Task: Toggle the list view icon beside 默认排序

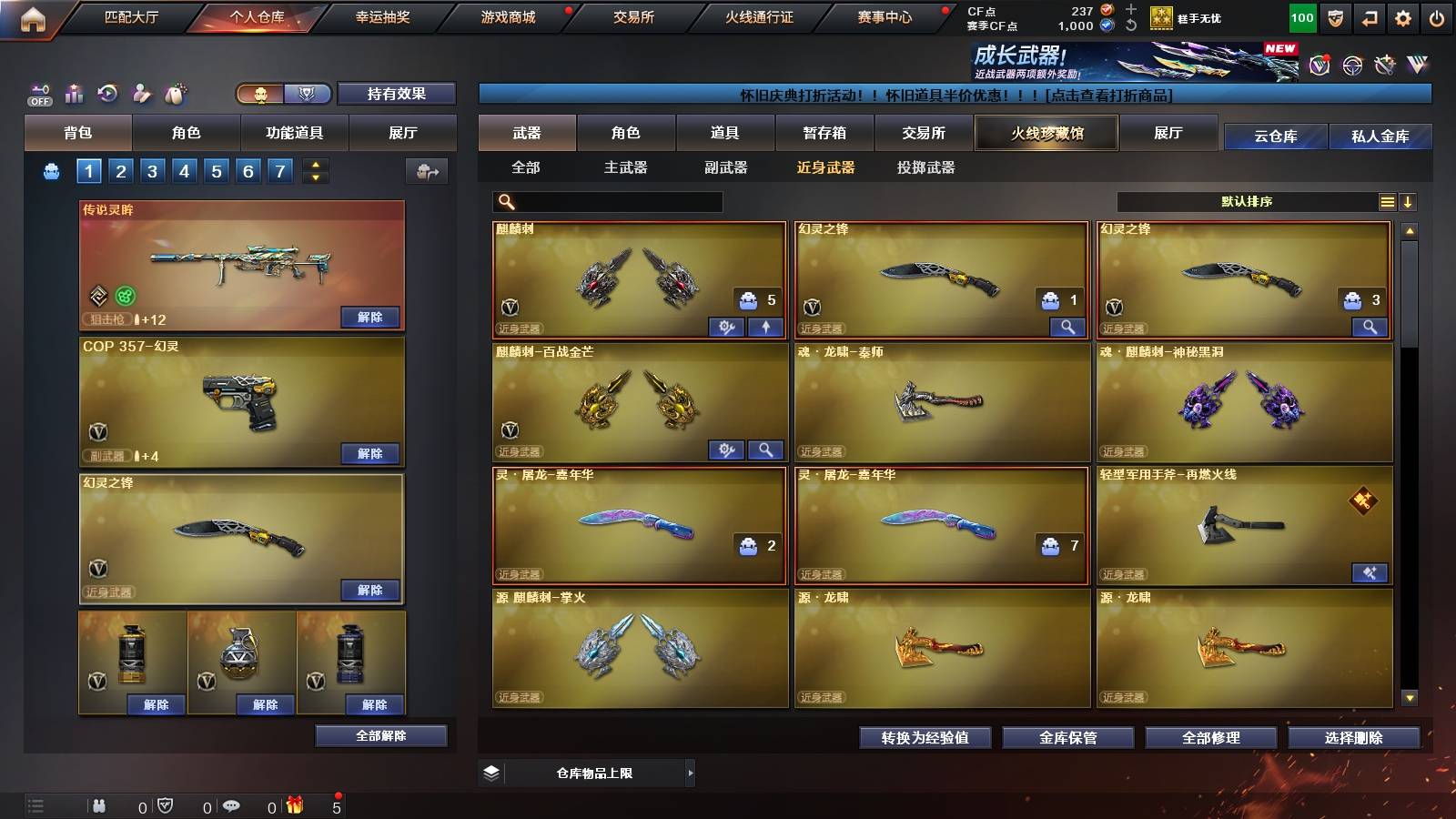Action: coord(1386,201)
